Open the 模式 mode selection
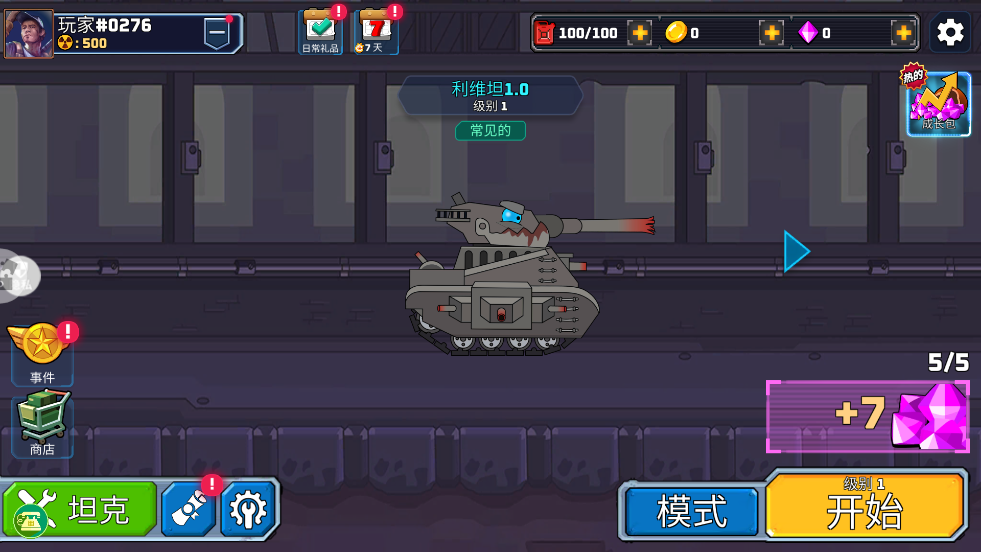The height and width of the screenshot is (552, 981). tap(691, 511)
